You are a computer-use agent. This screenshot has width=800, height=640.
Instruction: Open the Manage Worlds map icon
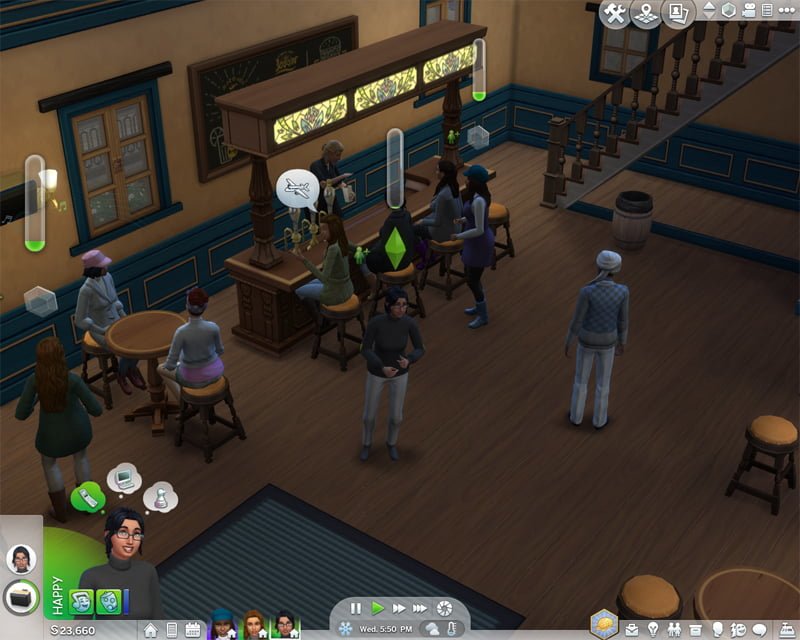(x=645, y=13)
